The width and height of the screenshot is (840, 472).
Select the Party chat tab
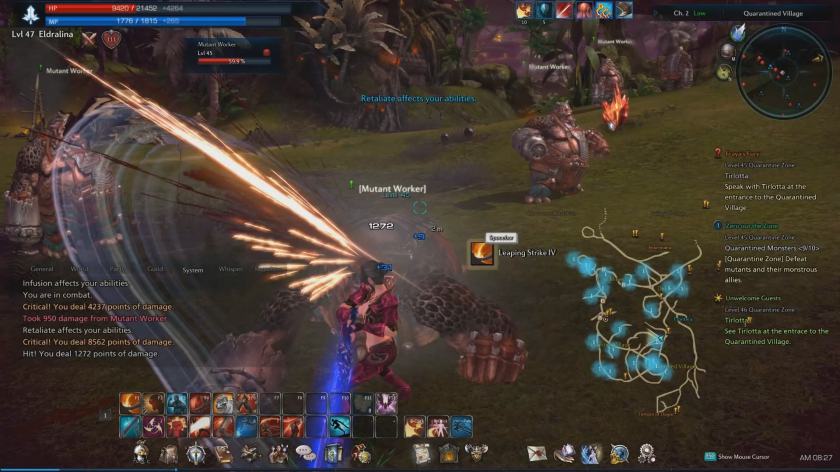pyautogui.click(x=117, y=269)
